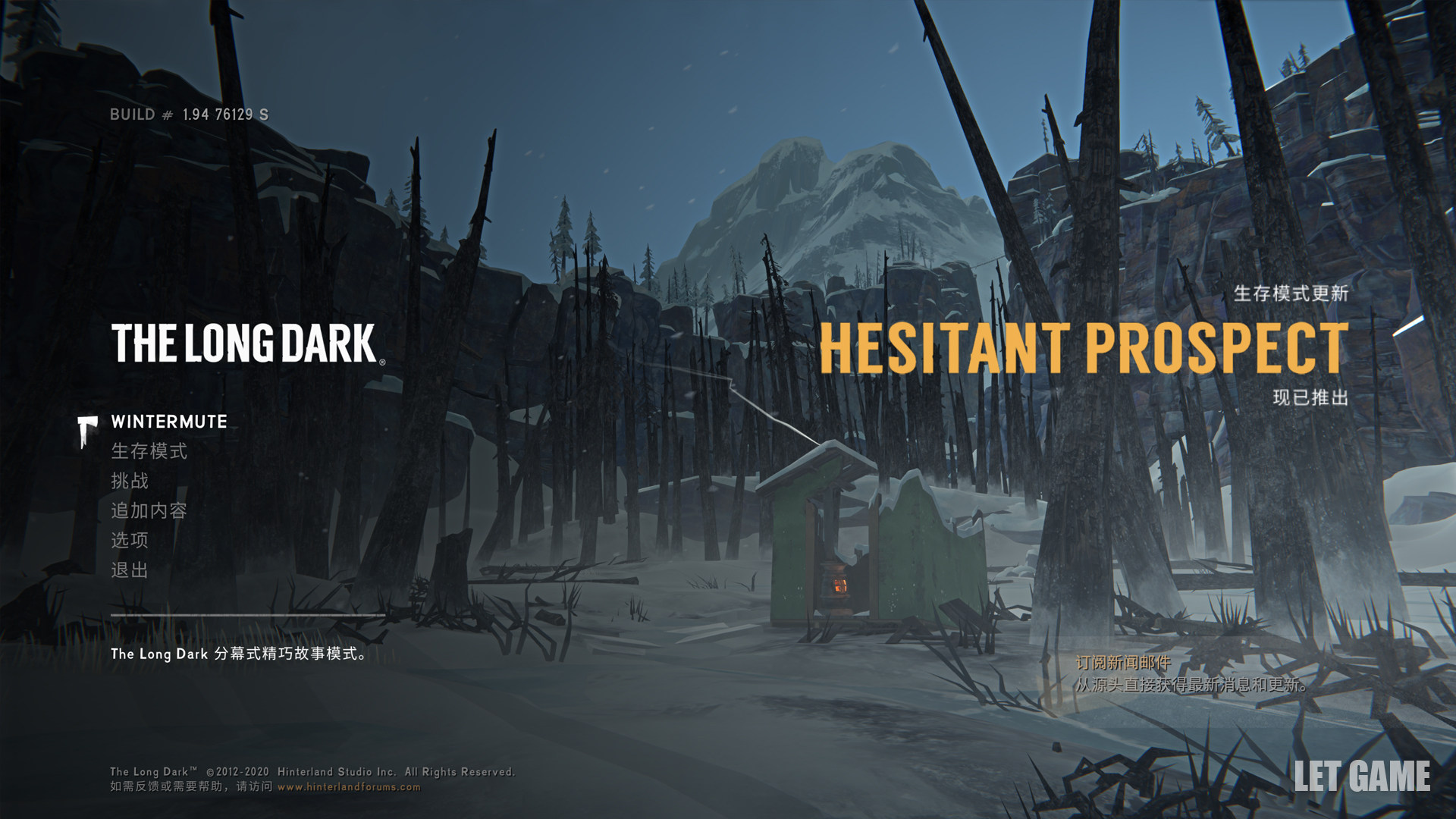
Task: Open the 选项 (Options) menu
Action: pos(130,540)
